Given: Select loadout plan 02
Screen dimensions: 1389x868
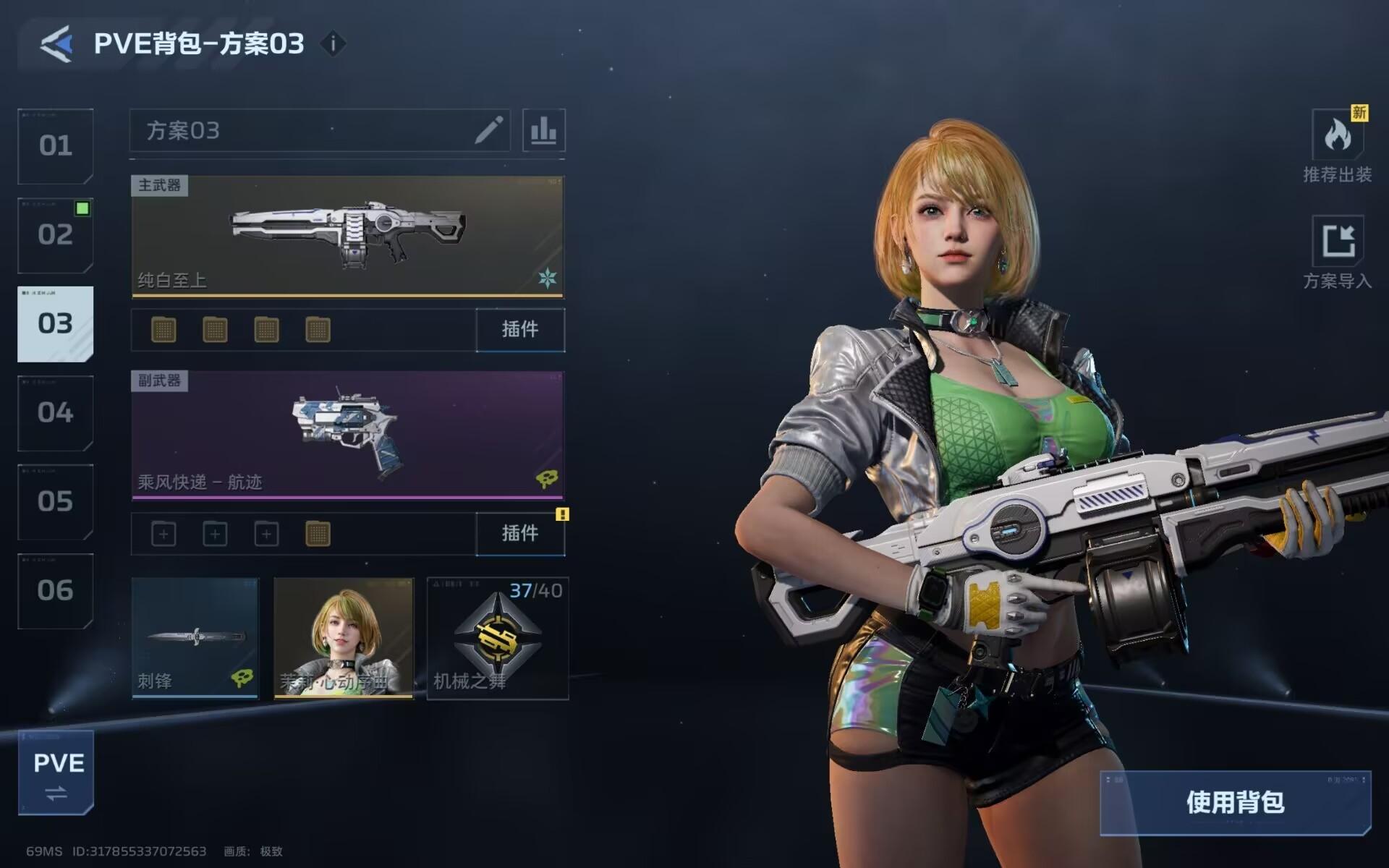Looking at the screenshot, I should click(x=56, y=235).
